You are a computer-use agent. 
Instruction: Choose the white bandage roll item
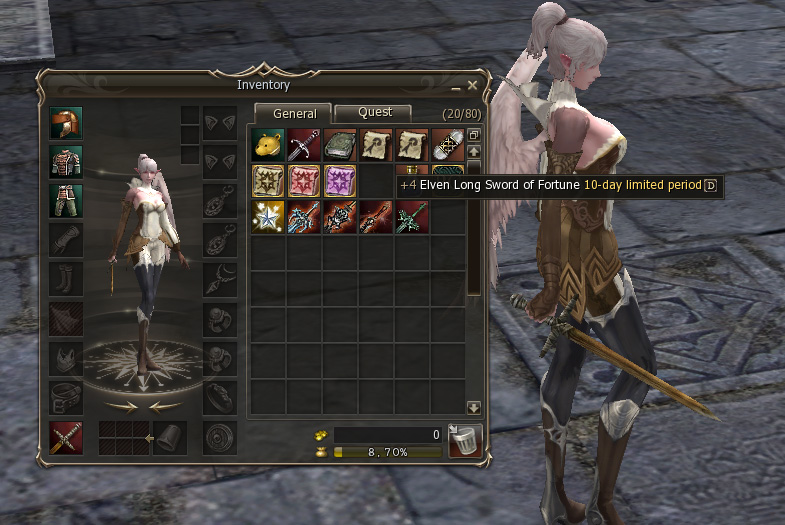[447, 146]
